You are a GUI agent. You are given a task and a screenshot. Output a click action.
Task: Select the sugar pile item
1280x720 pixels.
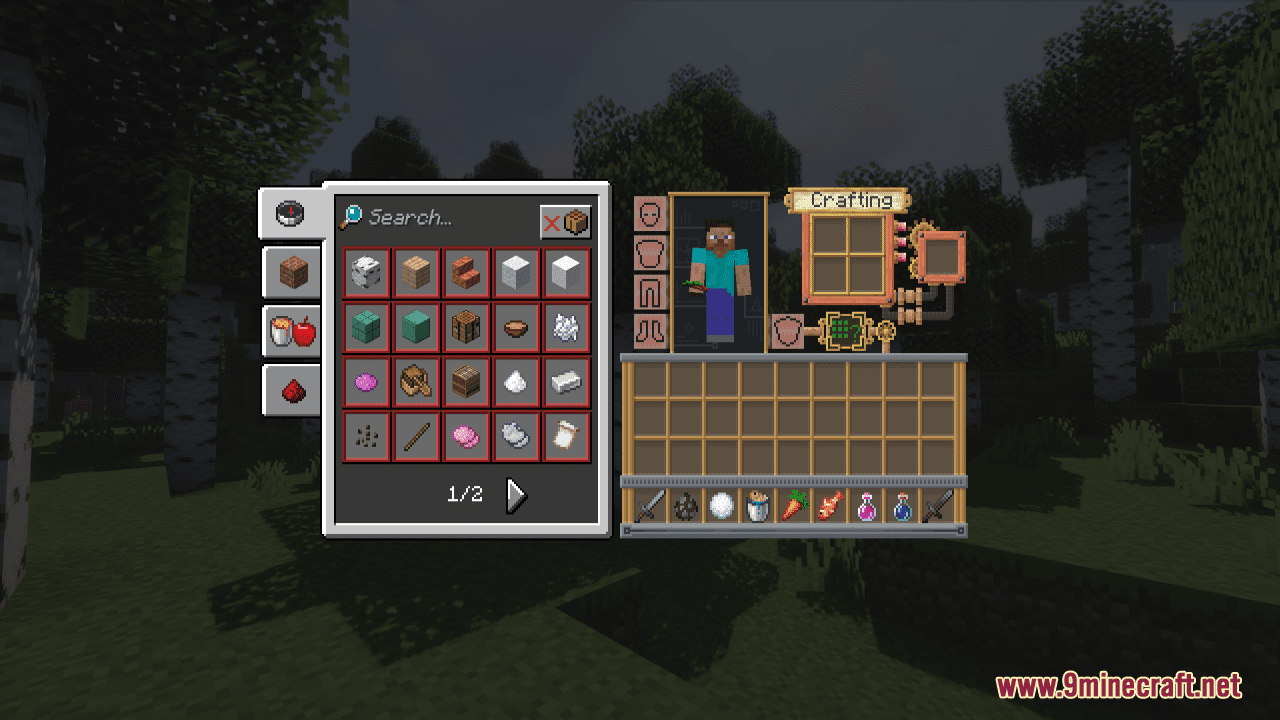click(516, 382)
